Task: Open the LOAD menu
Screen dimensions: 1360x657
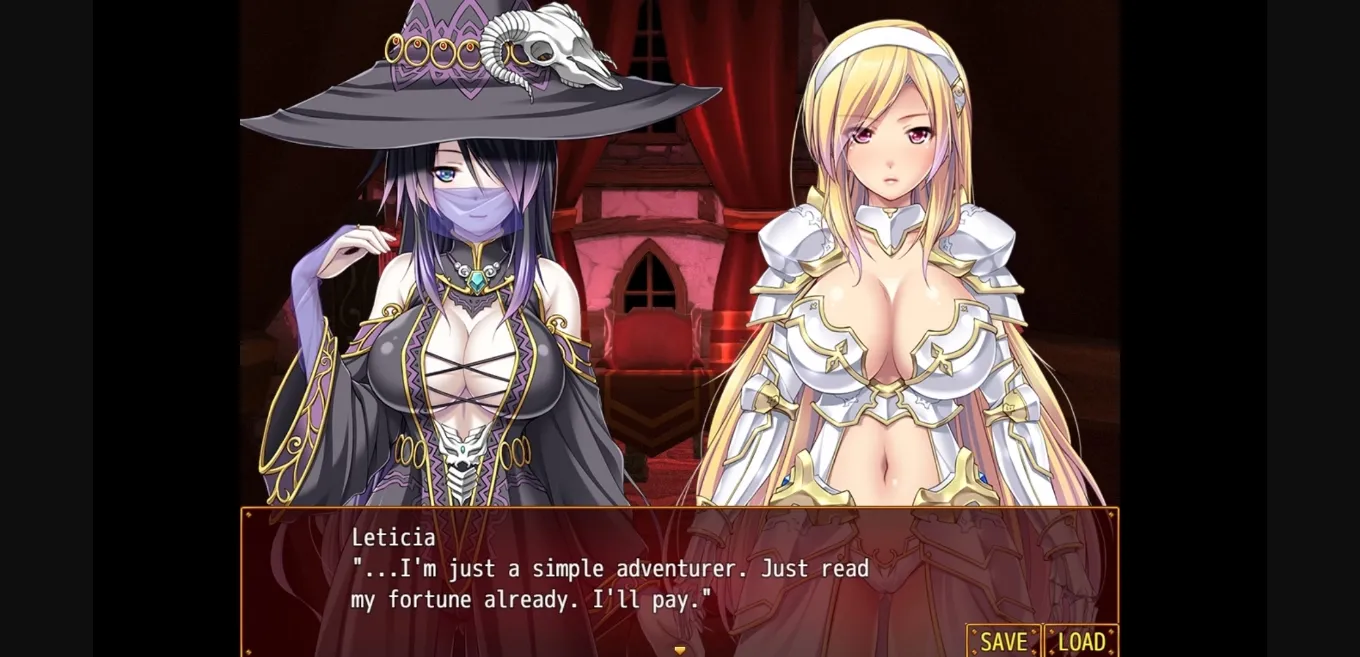Action: click(x=1081, y=641)
